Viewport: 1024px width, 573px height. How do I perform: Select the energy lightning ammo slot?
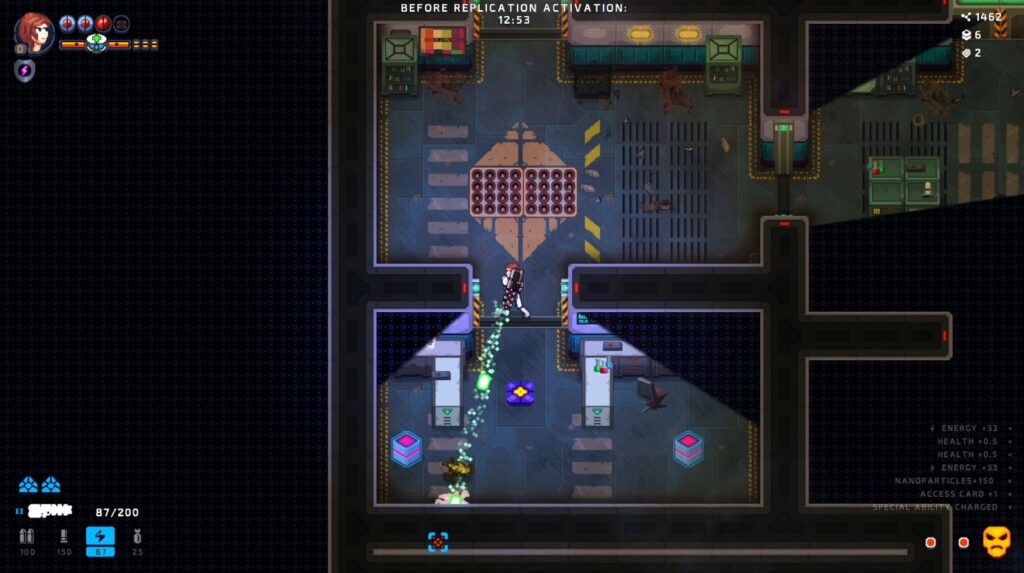[100, 538]
